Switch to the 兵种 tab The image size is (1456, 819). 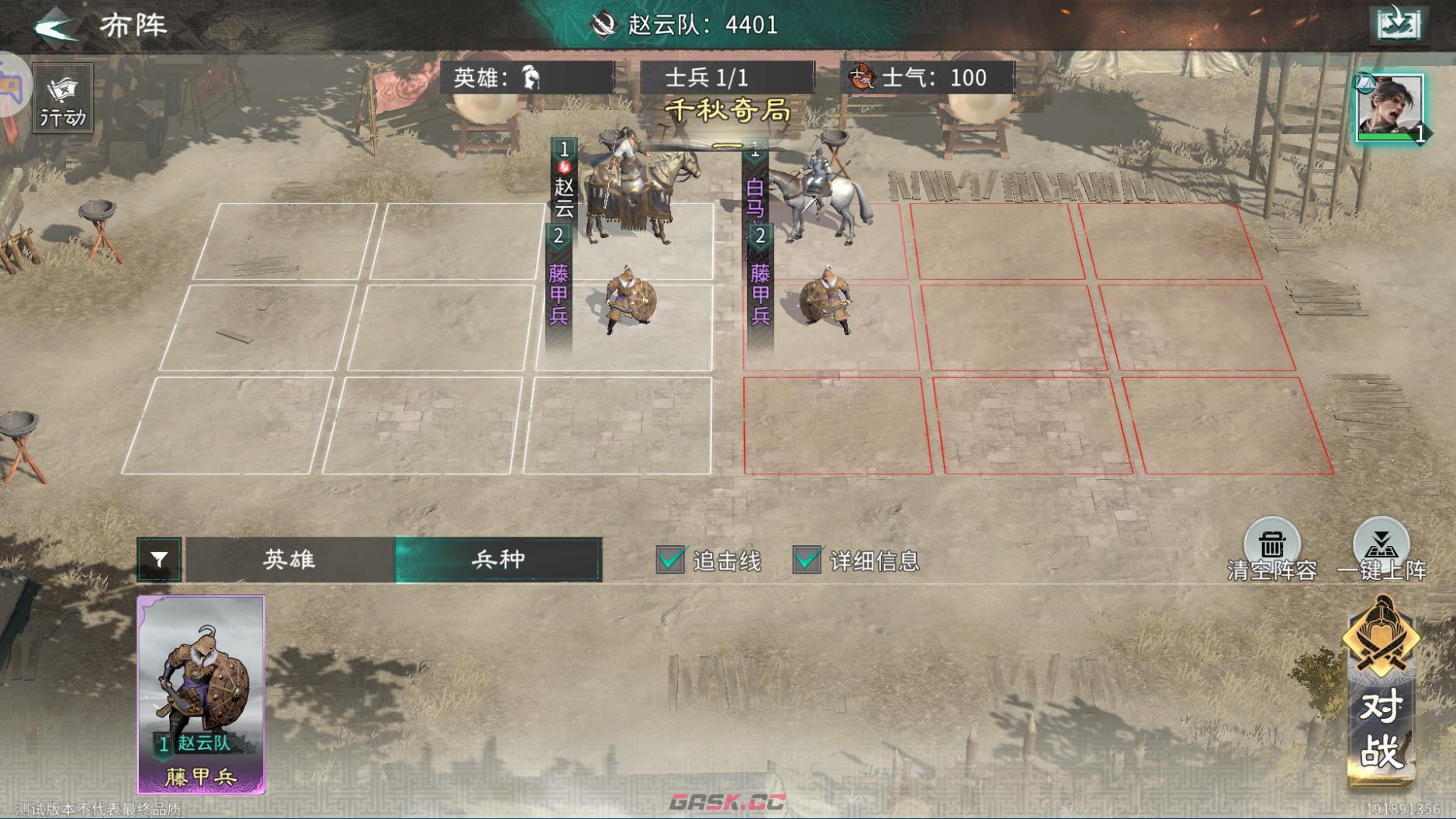click(498, 560)
